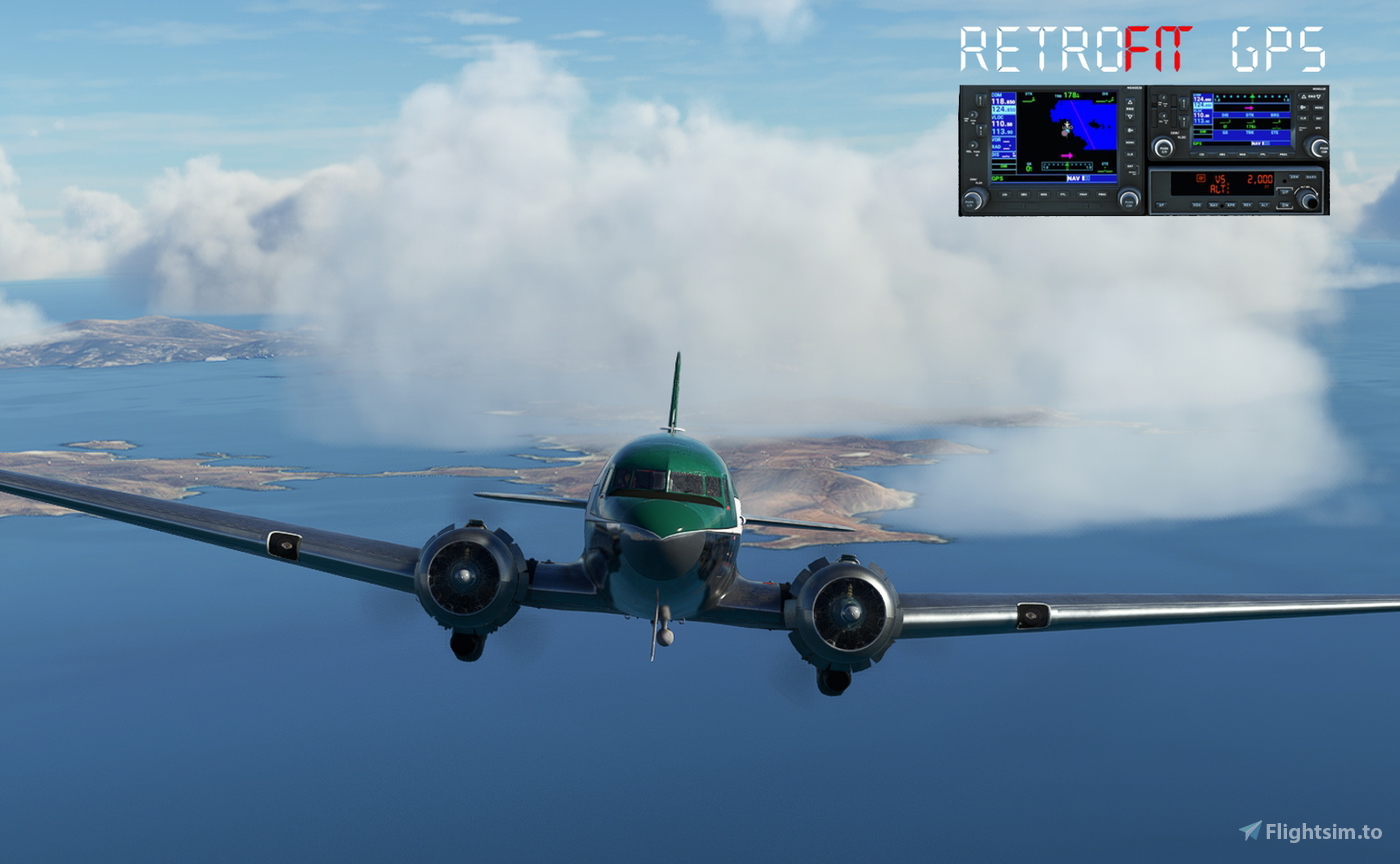Zoom the map out using the RNG down arrow

[1130, 116]
